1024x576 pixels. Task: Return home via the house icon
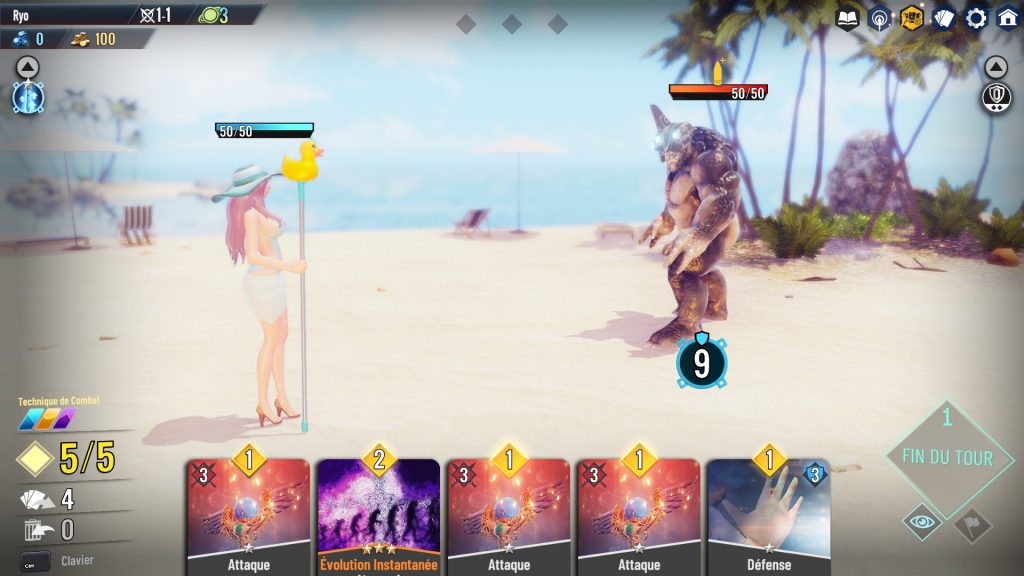pos(1007,18)
